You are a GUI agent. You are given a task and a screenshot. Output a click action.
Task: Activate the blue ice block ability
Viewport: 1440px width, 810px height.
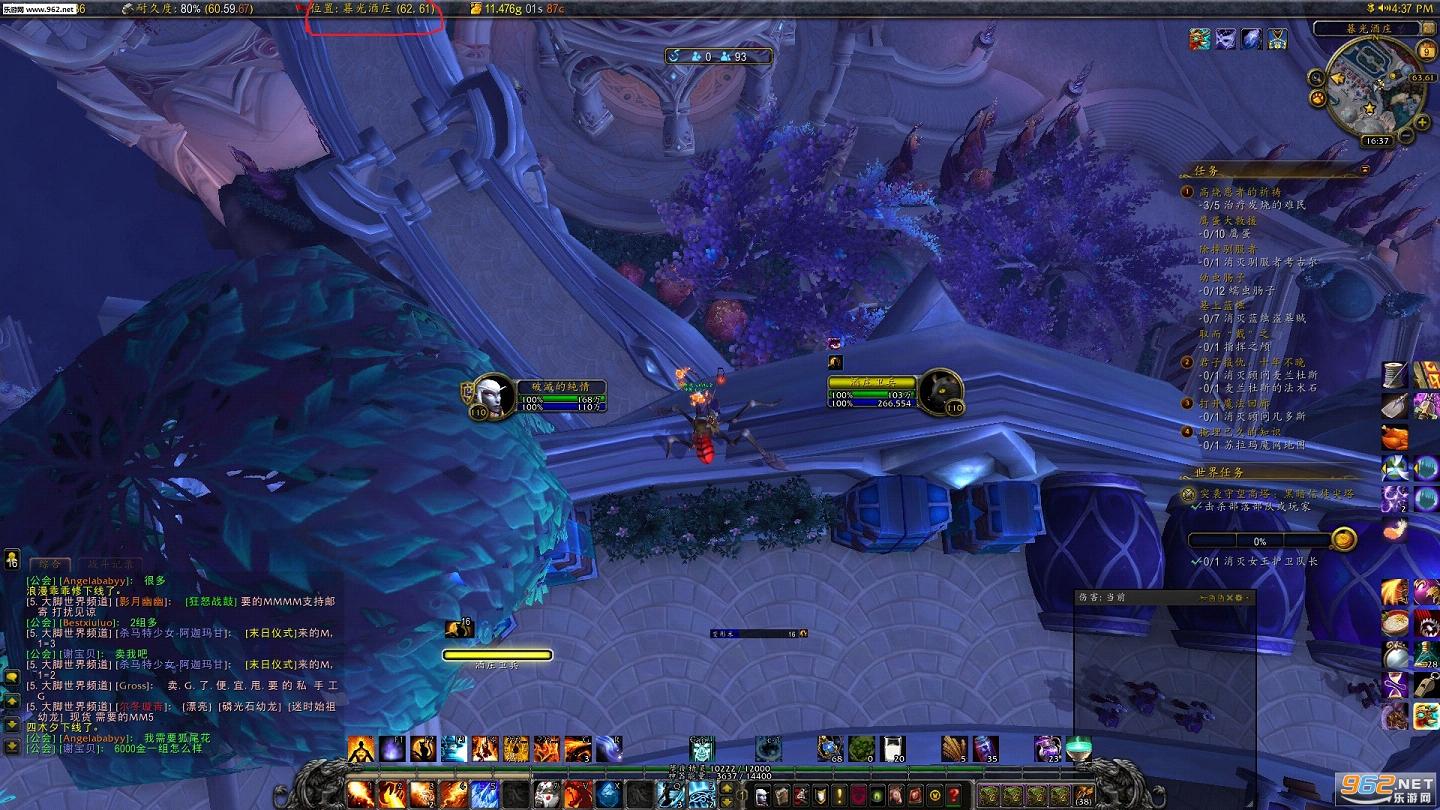[609, 795]
